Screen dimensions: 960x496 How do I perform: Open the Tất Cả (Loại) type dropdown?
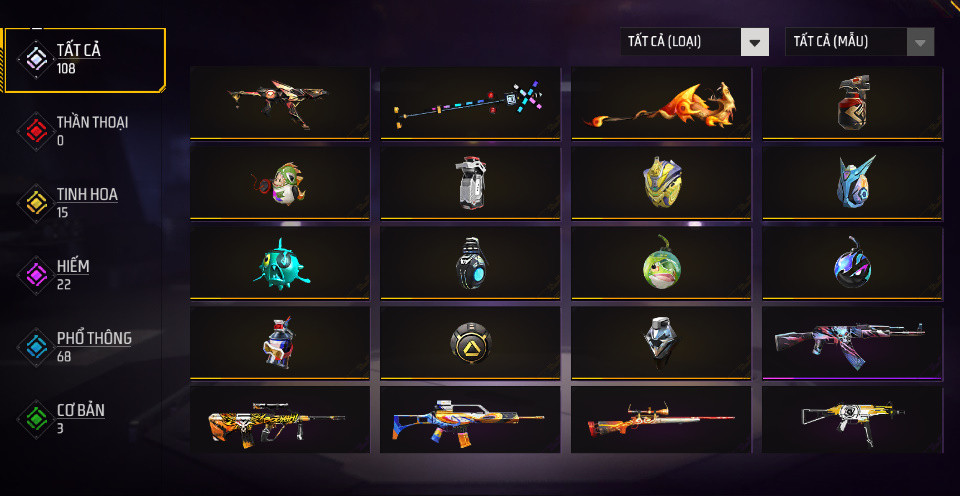click(x=695, y=42)
